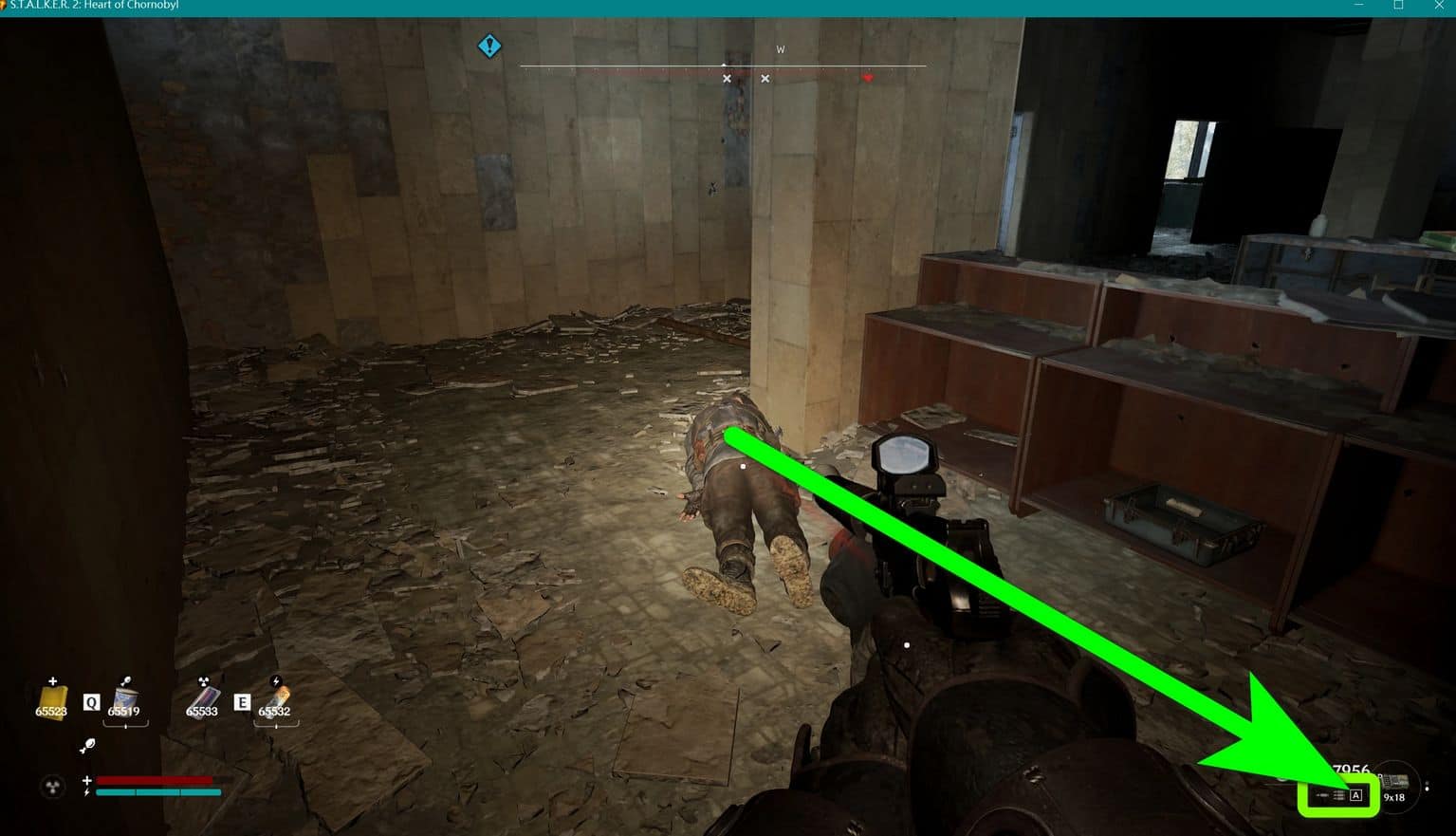Viewport: 1456px width, 836px height.
Task: Maximize the game window
Action: point(1398,6)
